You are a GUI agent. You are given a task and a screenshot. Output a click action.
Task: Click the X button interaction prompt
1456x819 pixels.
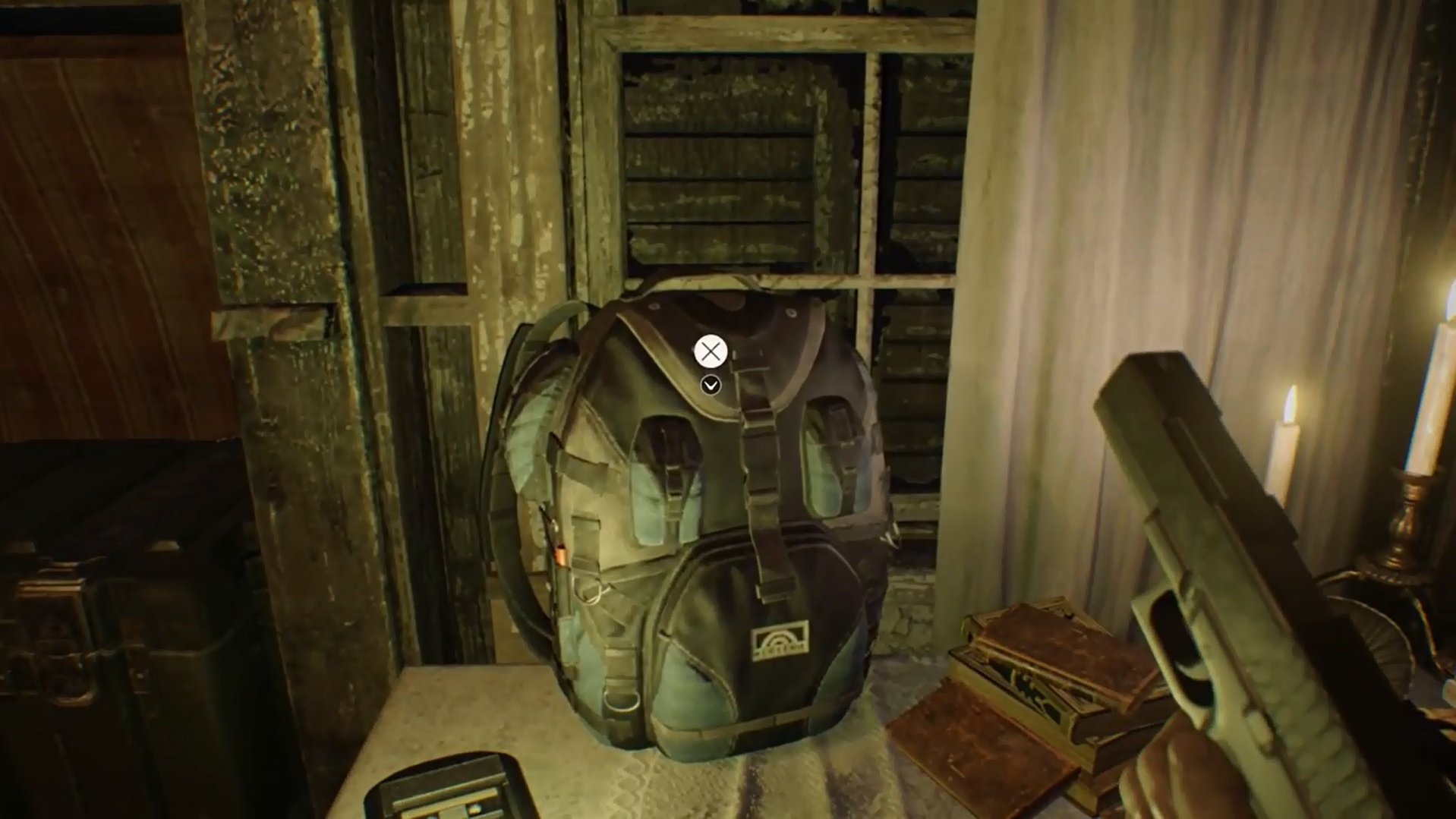[x=710, y=351]
